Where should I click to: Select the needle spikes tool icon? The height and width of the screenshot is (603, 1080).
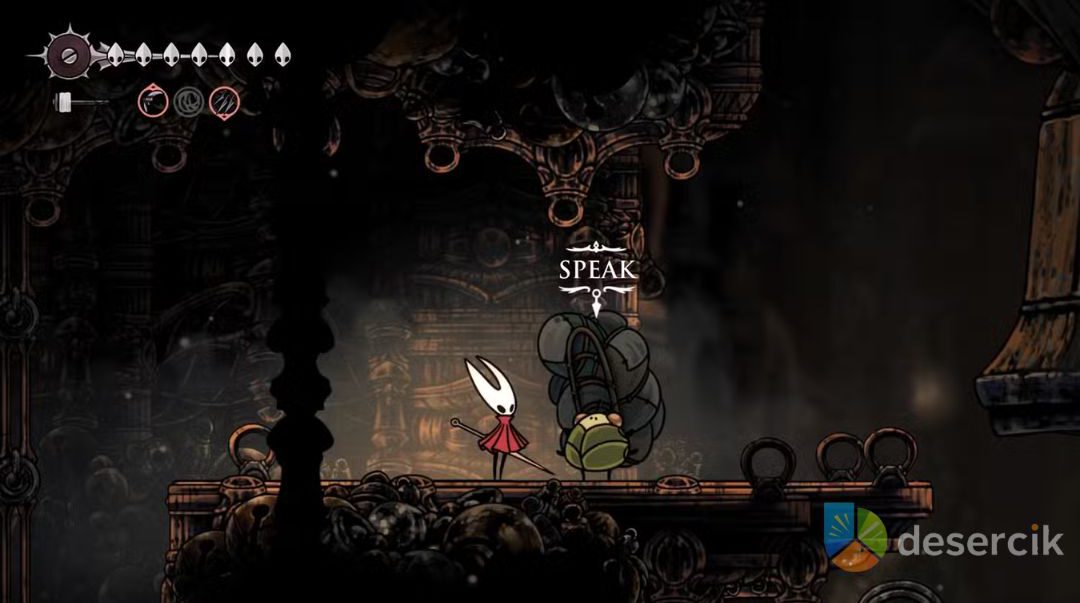pyautogui.click(x=223, y=100)
